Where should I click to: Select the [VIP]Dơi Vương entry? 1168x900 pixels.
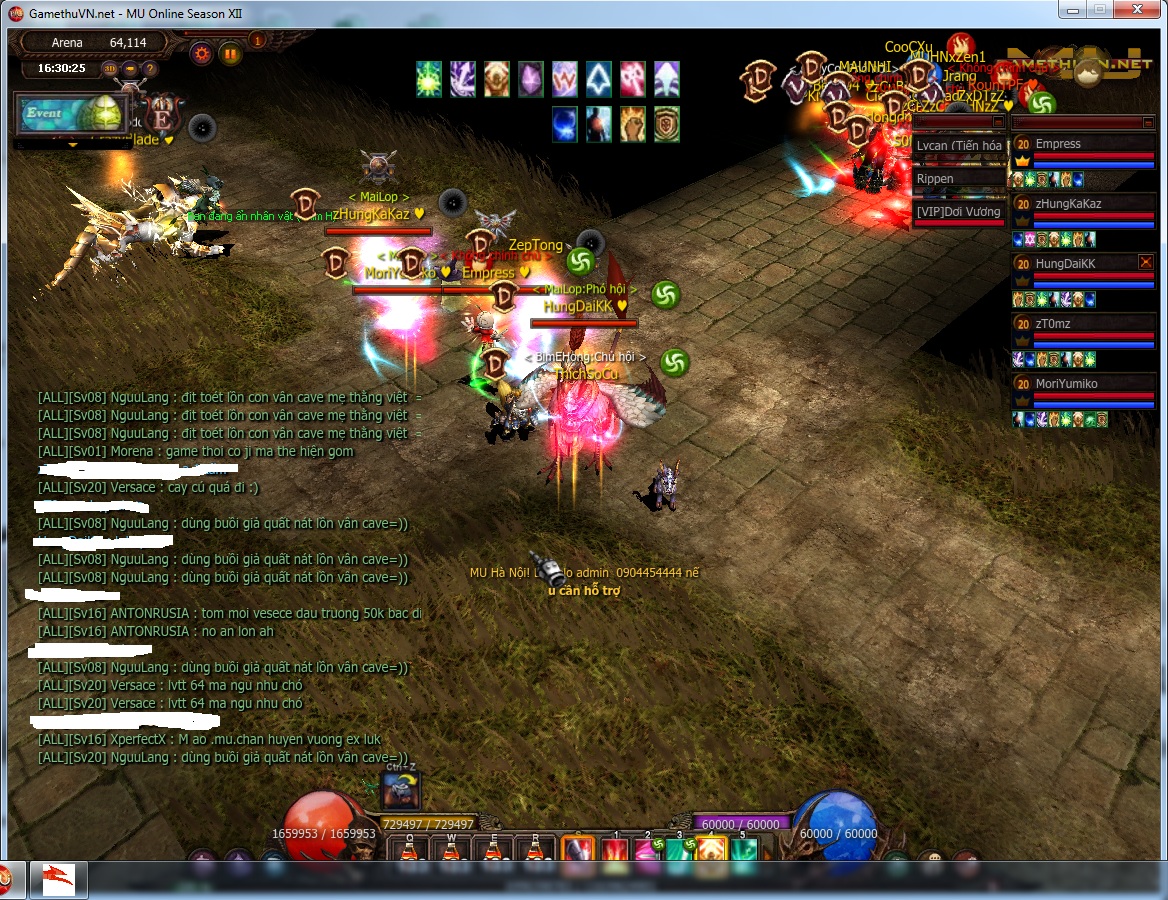(x=958, y=212)
